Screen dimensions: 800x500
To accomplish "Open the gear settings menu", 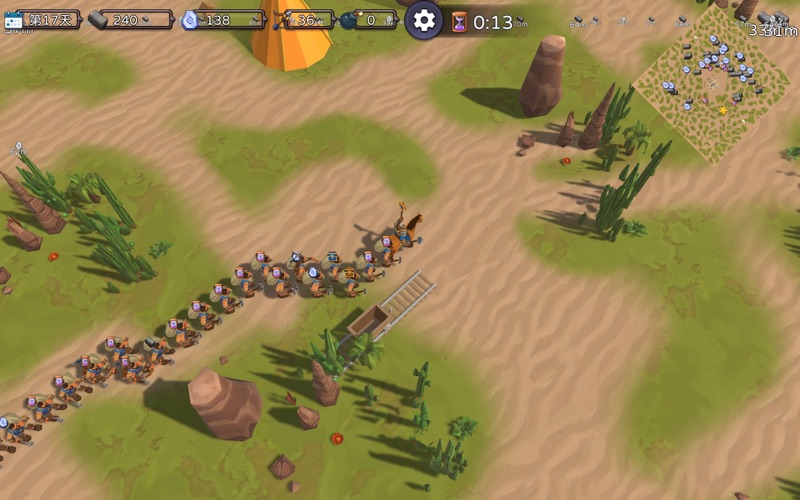I will point(424,20).
